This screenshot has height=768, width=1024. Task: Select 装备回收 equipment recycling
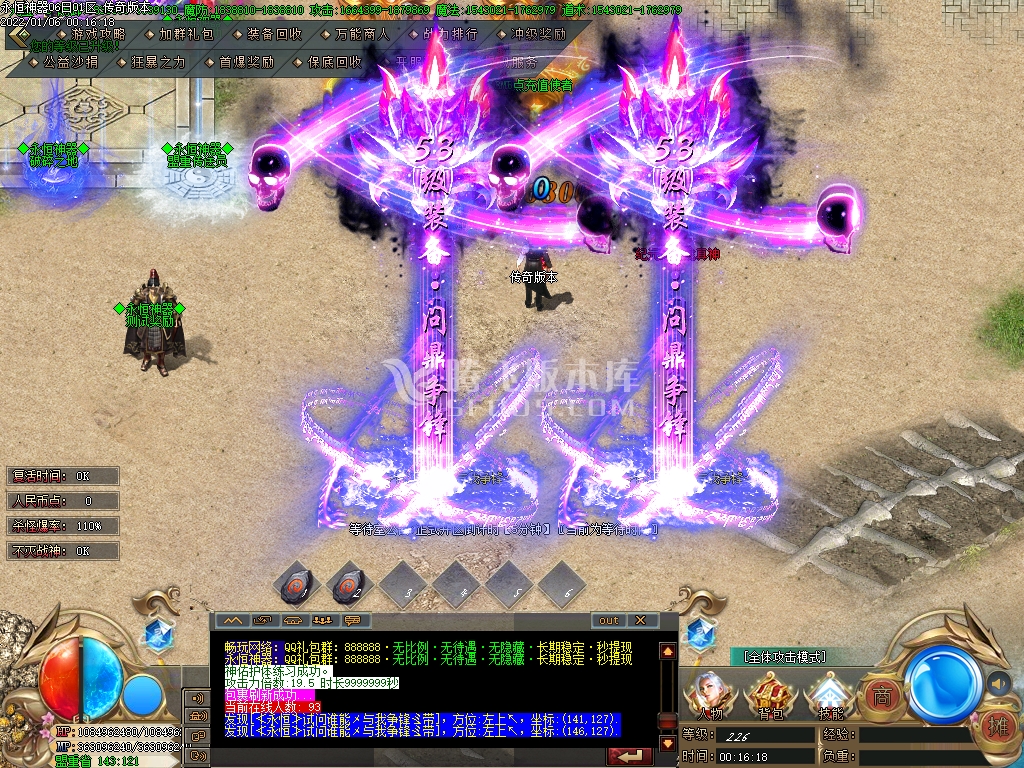point(274,34)
